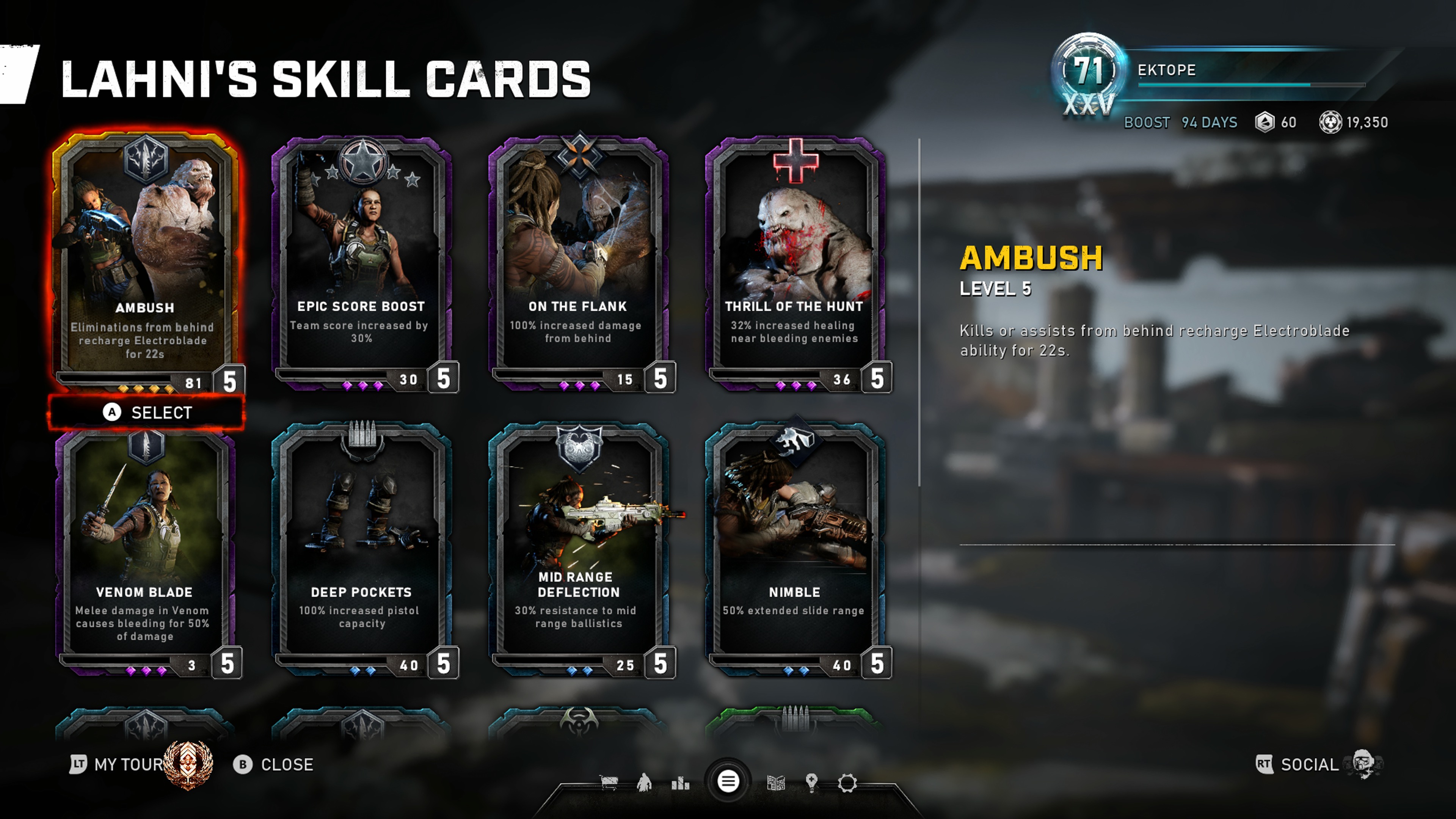Open the character customization figure icon

(x=644, y=783)
